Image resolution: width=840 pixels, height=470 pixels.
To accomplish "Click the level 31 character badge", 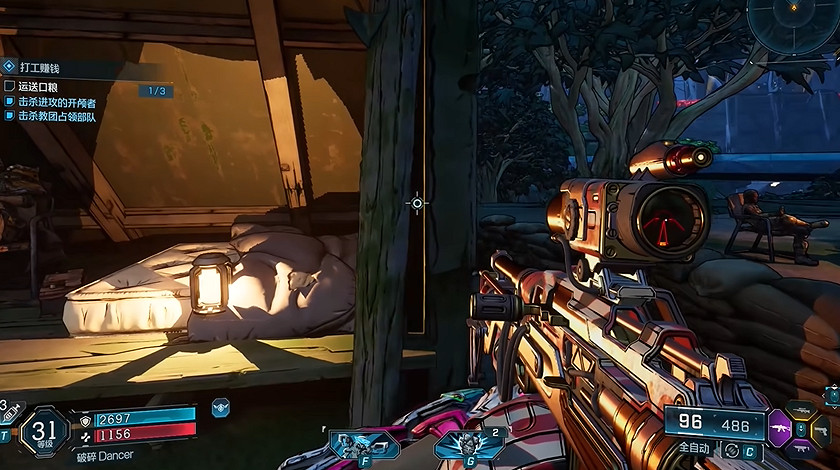I will (x=44, y=431).
